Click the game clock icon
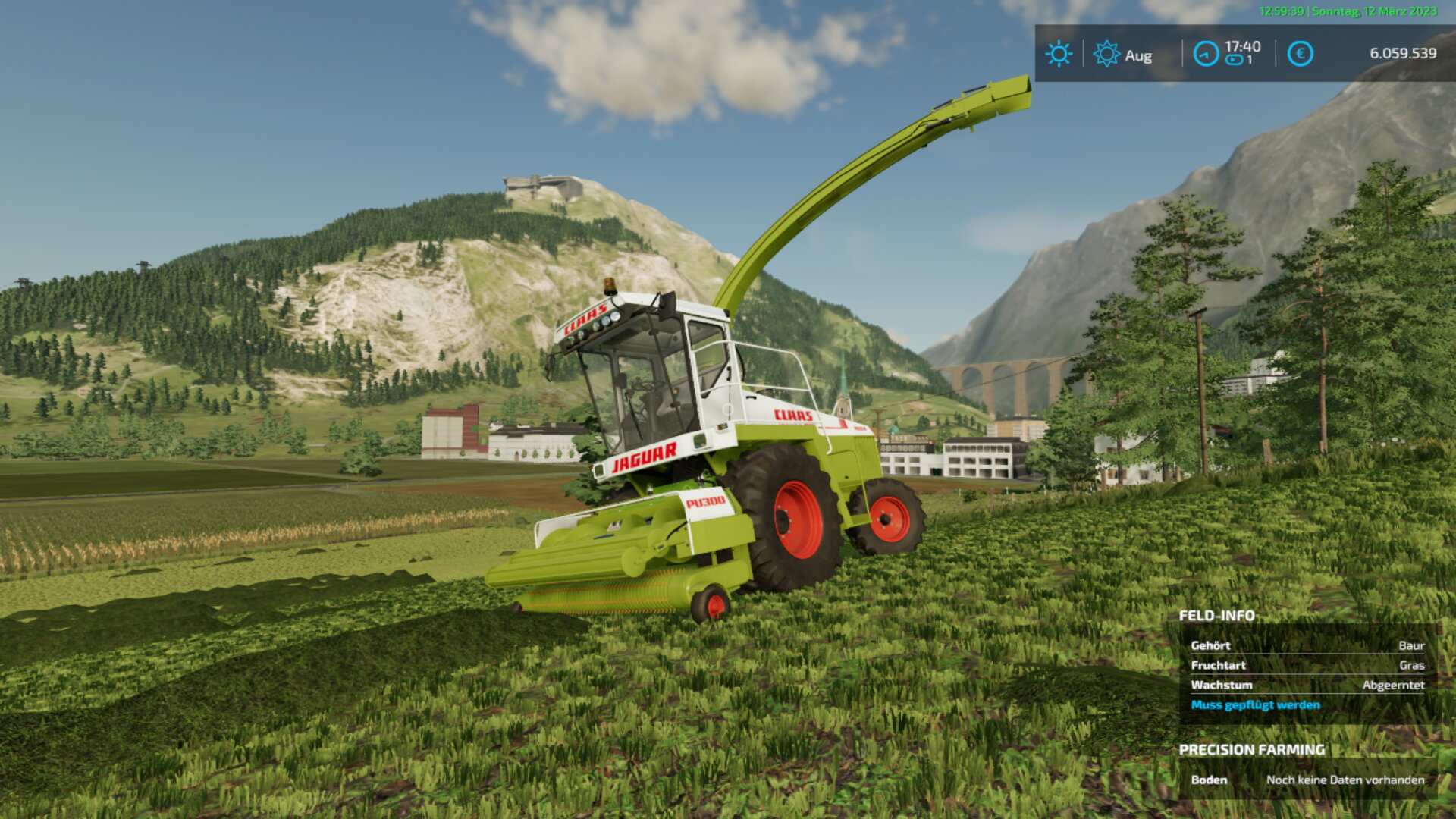 point(1206,54)
